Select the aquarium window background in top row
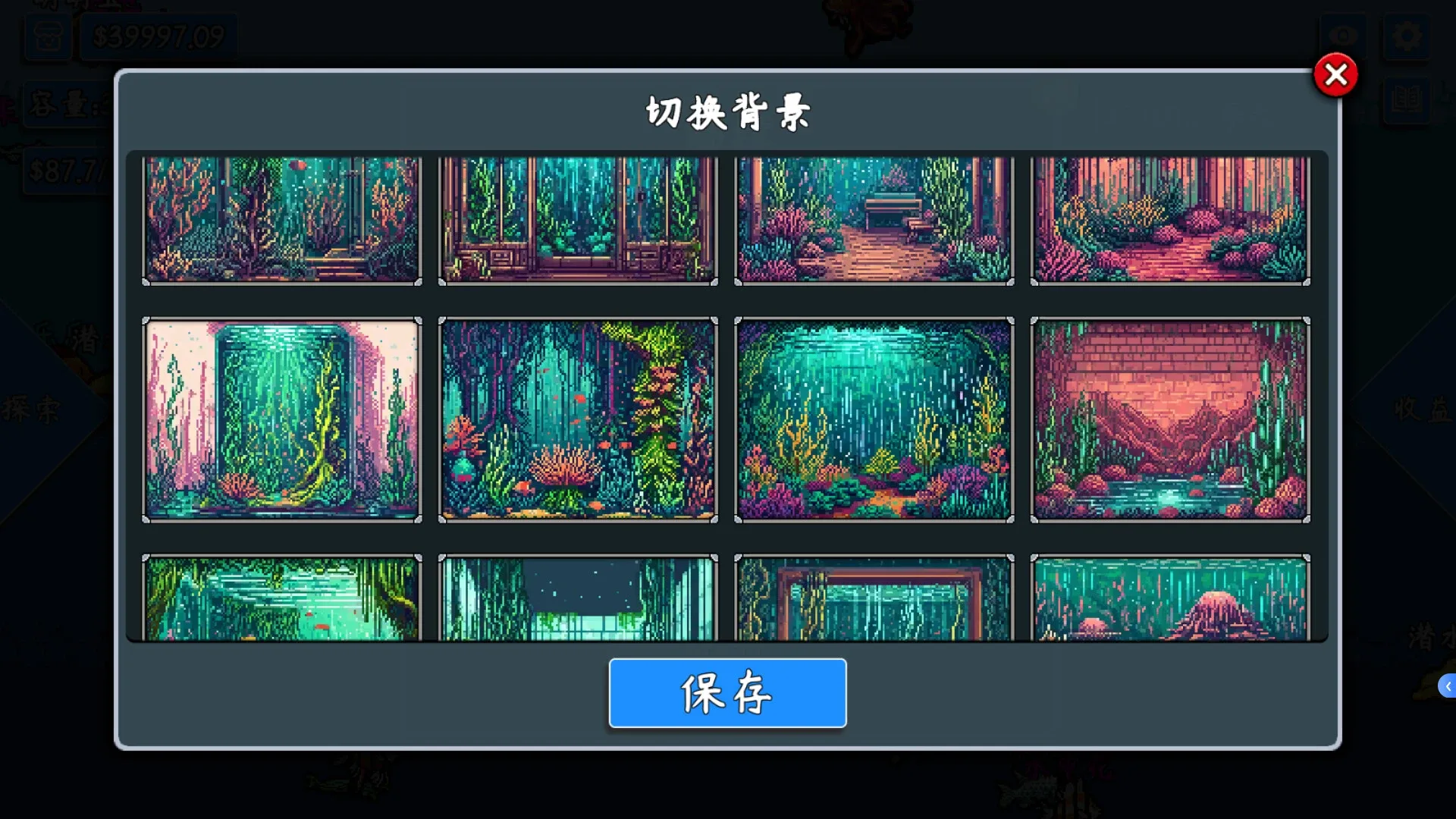The image size is (1456, 819). 577,220
